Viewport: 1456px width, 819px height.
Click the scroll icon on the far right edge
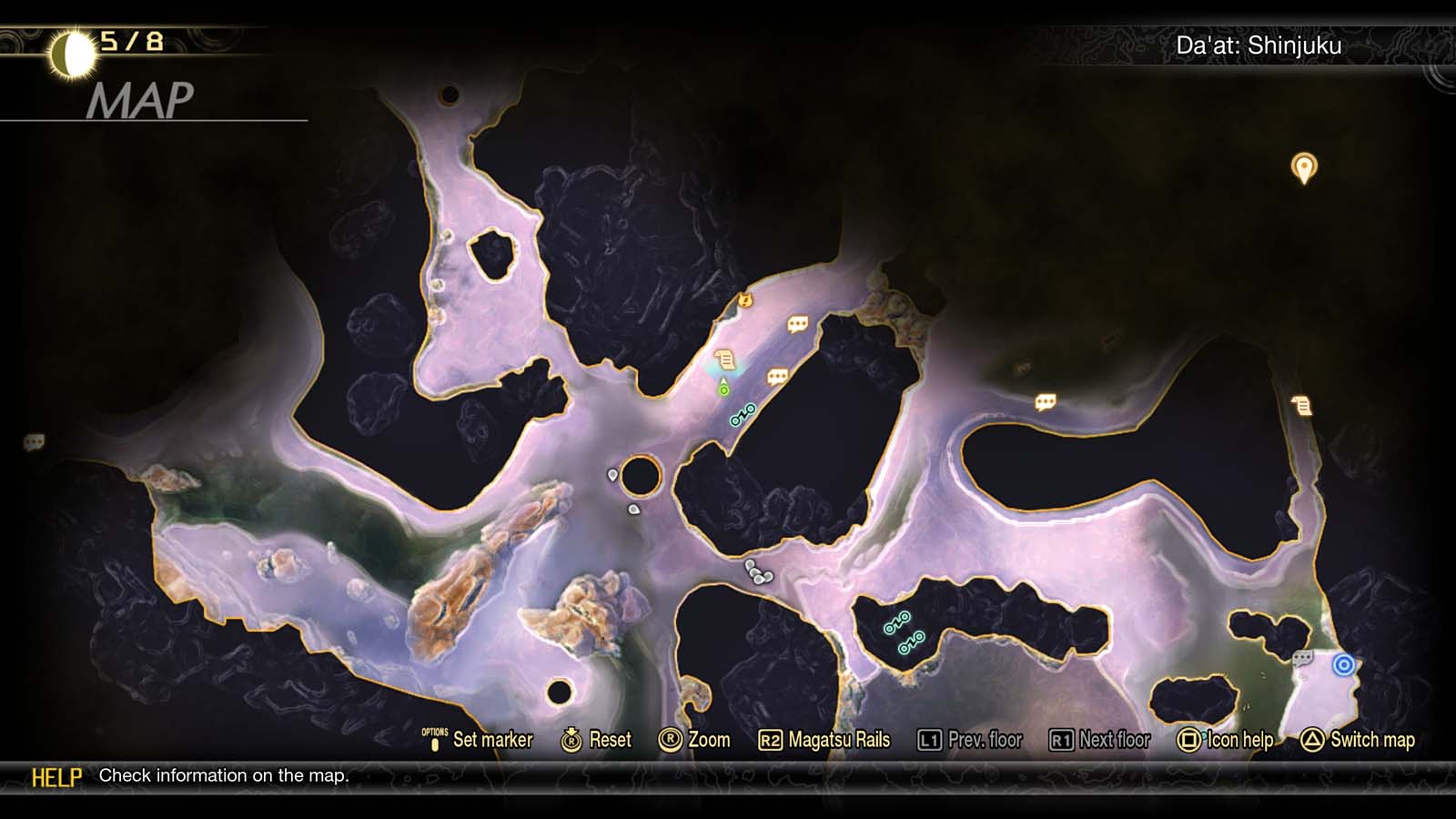(1299, 403)
